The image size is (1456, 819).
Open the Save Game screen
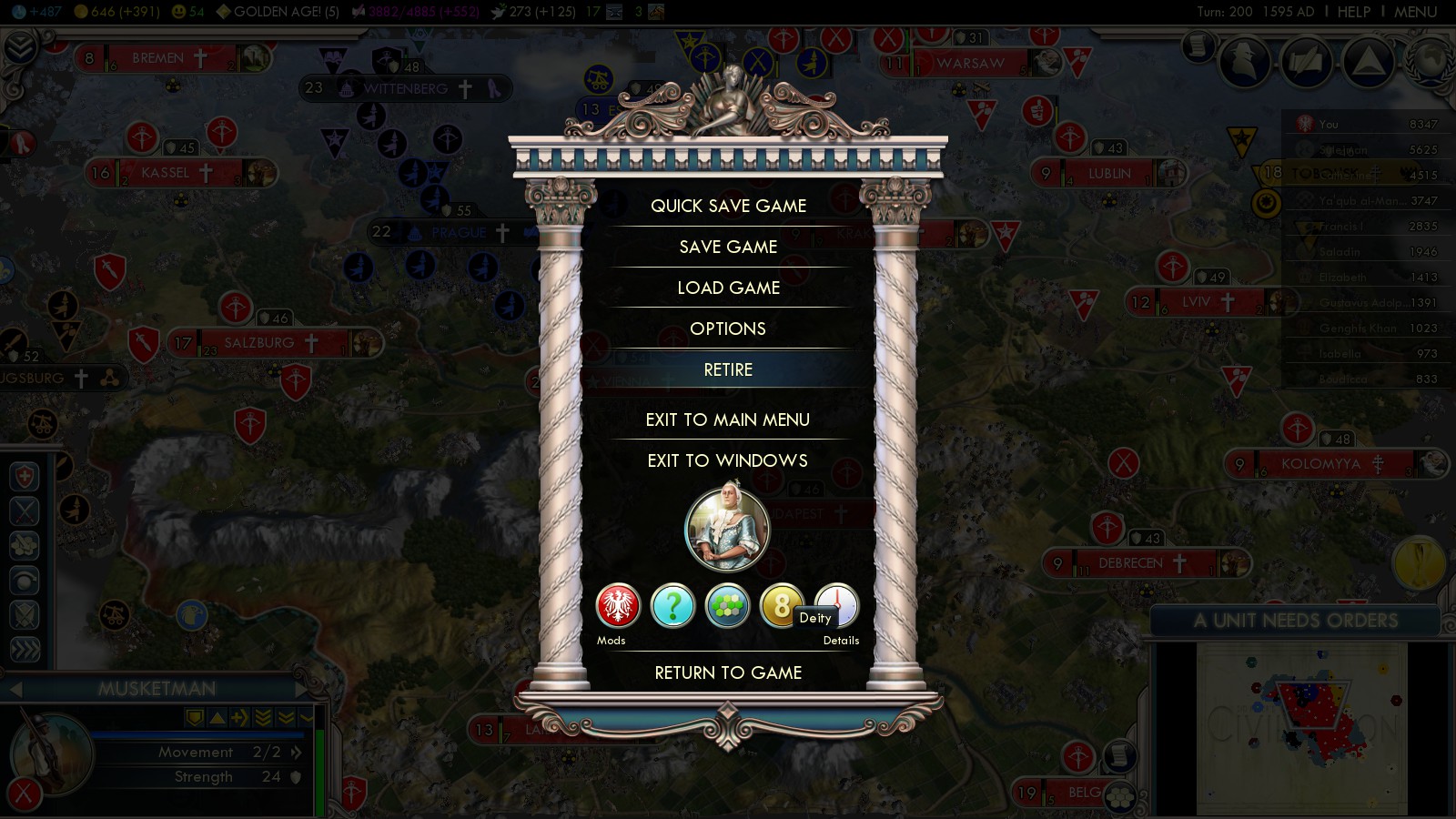coord(728,247)
